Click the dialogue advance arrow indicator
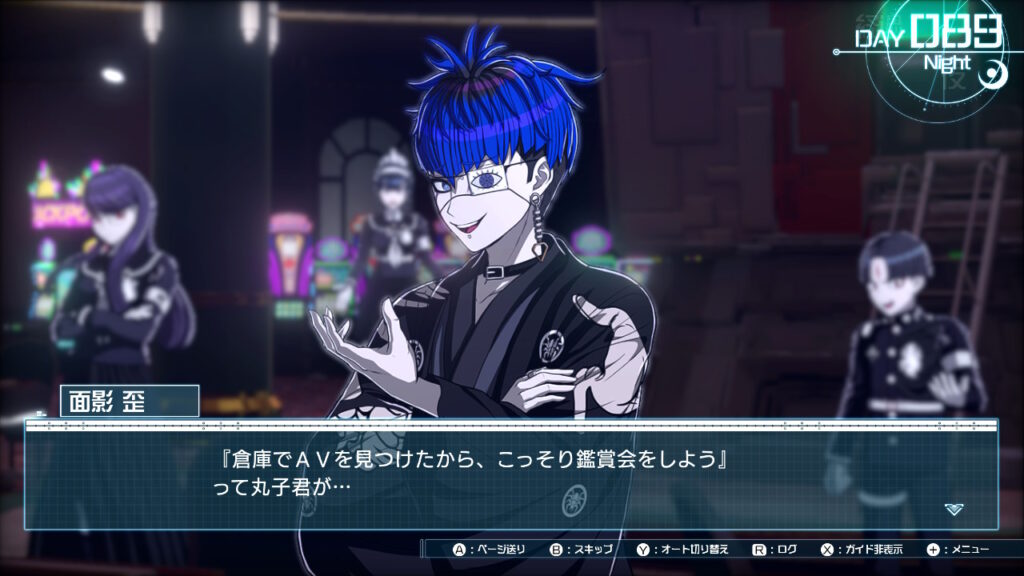Screen dimensions: 1024x576 954,509
